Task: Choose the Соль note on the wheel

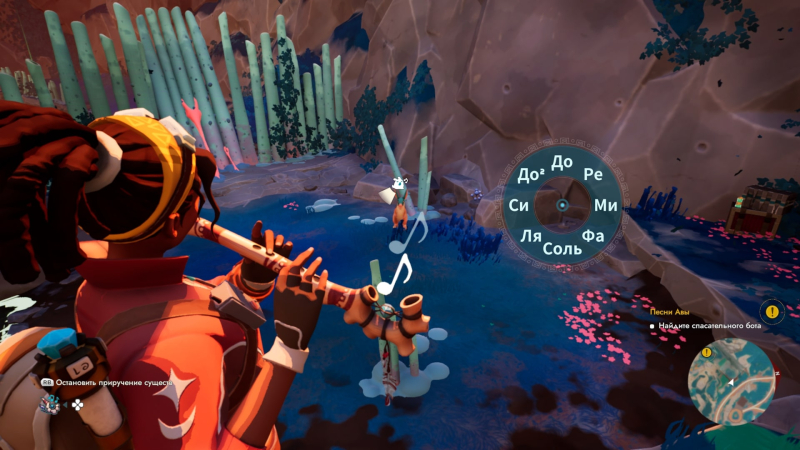Action: pyautogui.click(x=563, y=247)
